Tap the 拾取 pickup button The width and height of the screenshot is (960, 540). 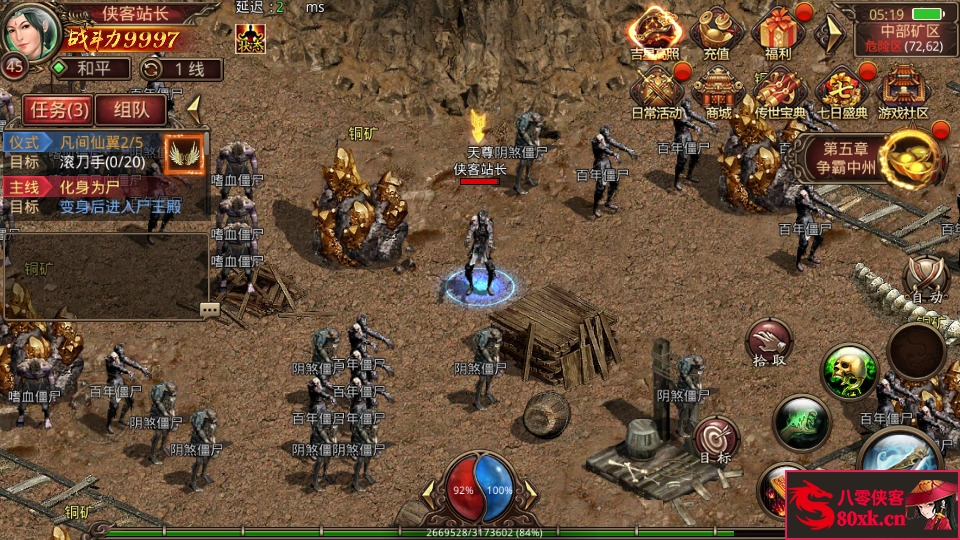click(768, 343)
